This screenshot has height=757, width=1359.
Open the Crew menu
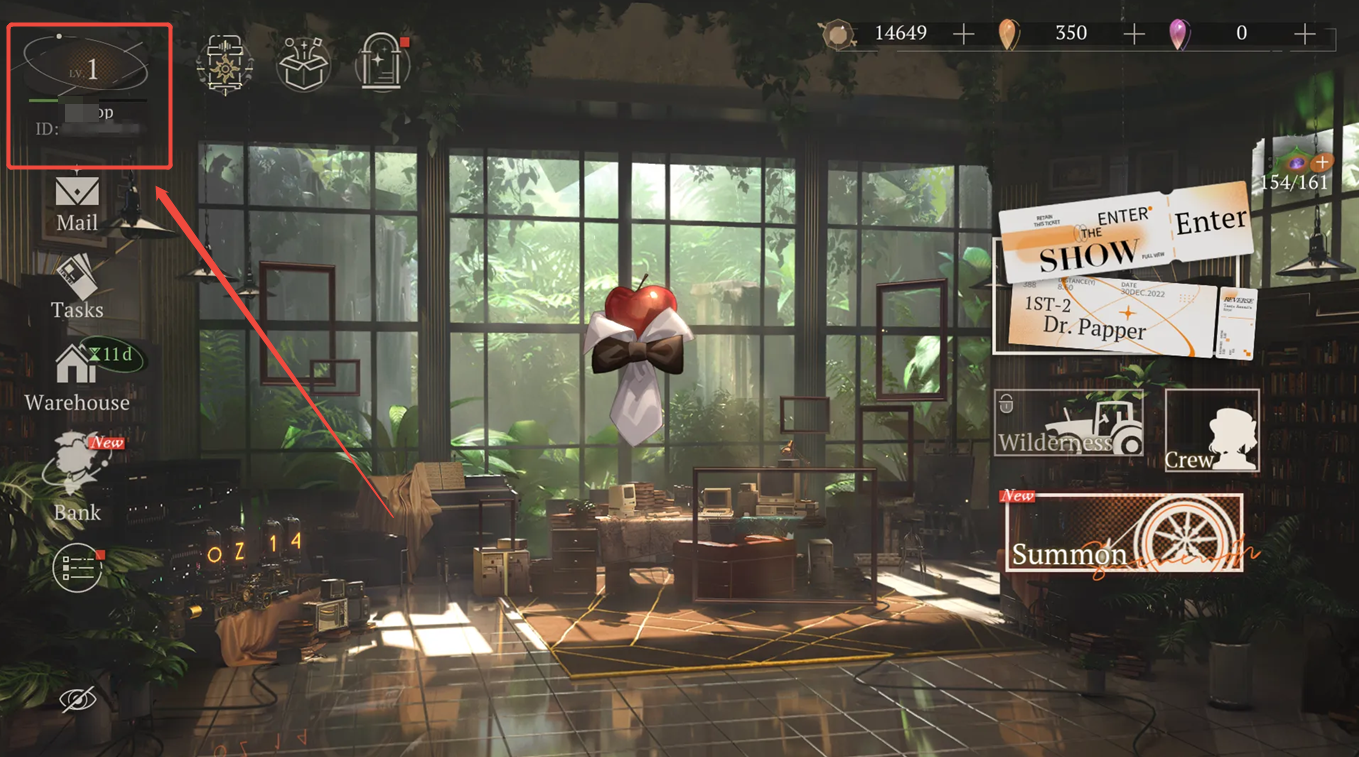coord(1212,431)
